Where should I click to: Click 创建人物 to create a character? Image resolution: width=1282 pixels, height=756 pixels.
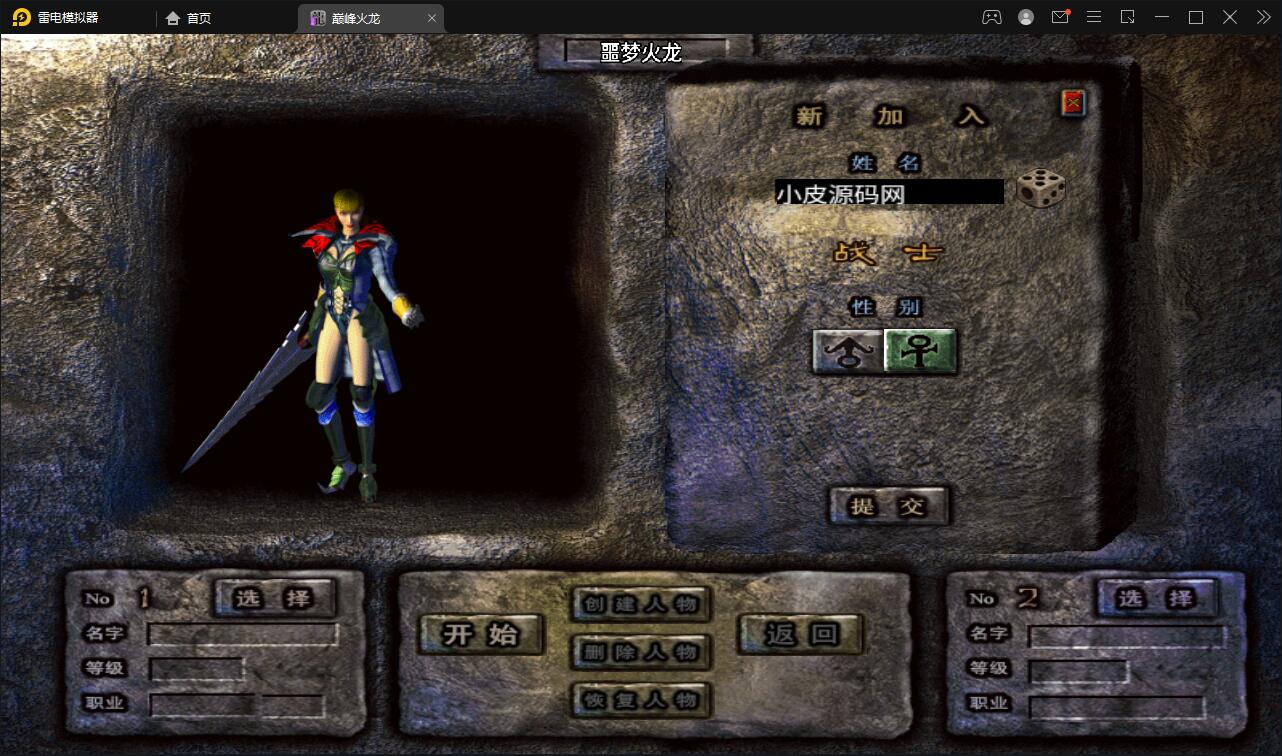[640, 605]
